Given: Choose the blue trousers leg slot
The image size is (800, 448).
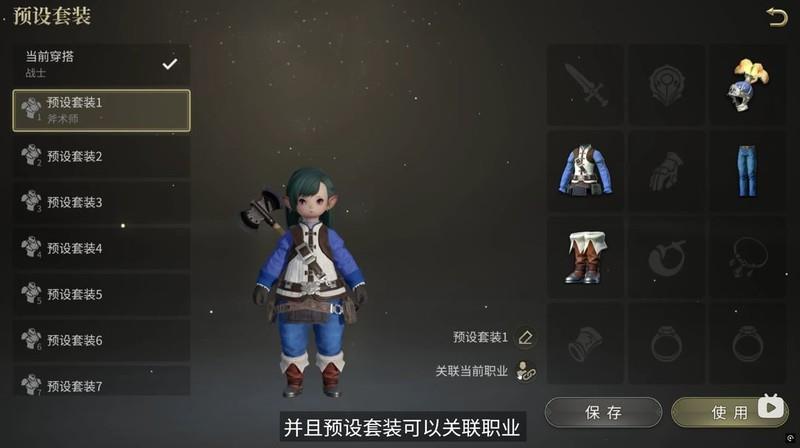Looking at the screenshot, I should pyautogui.click(x=746, y=171).
